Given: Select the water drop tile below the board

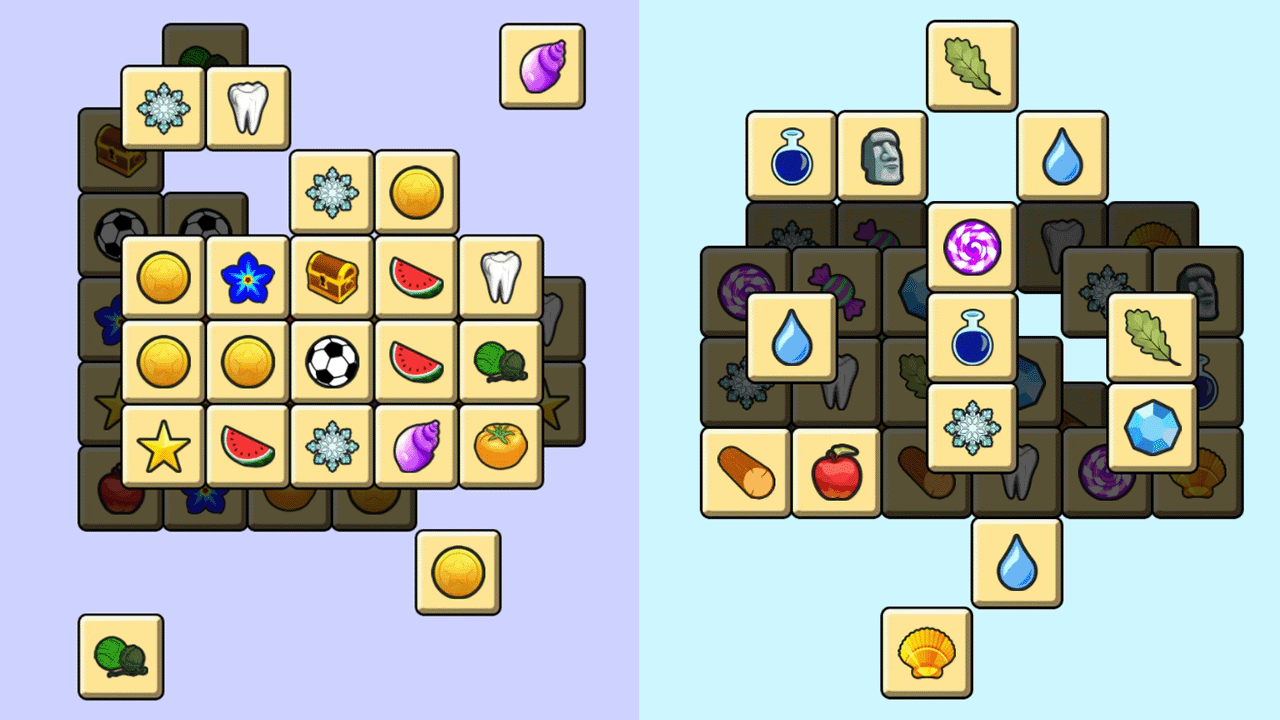Looking at the screenshot, I should (x=1016, y=561).
